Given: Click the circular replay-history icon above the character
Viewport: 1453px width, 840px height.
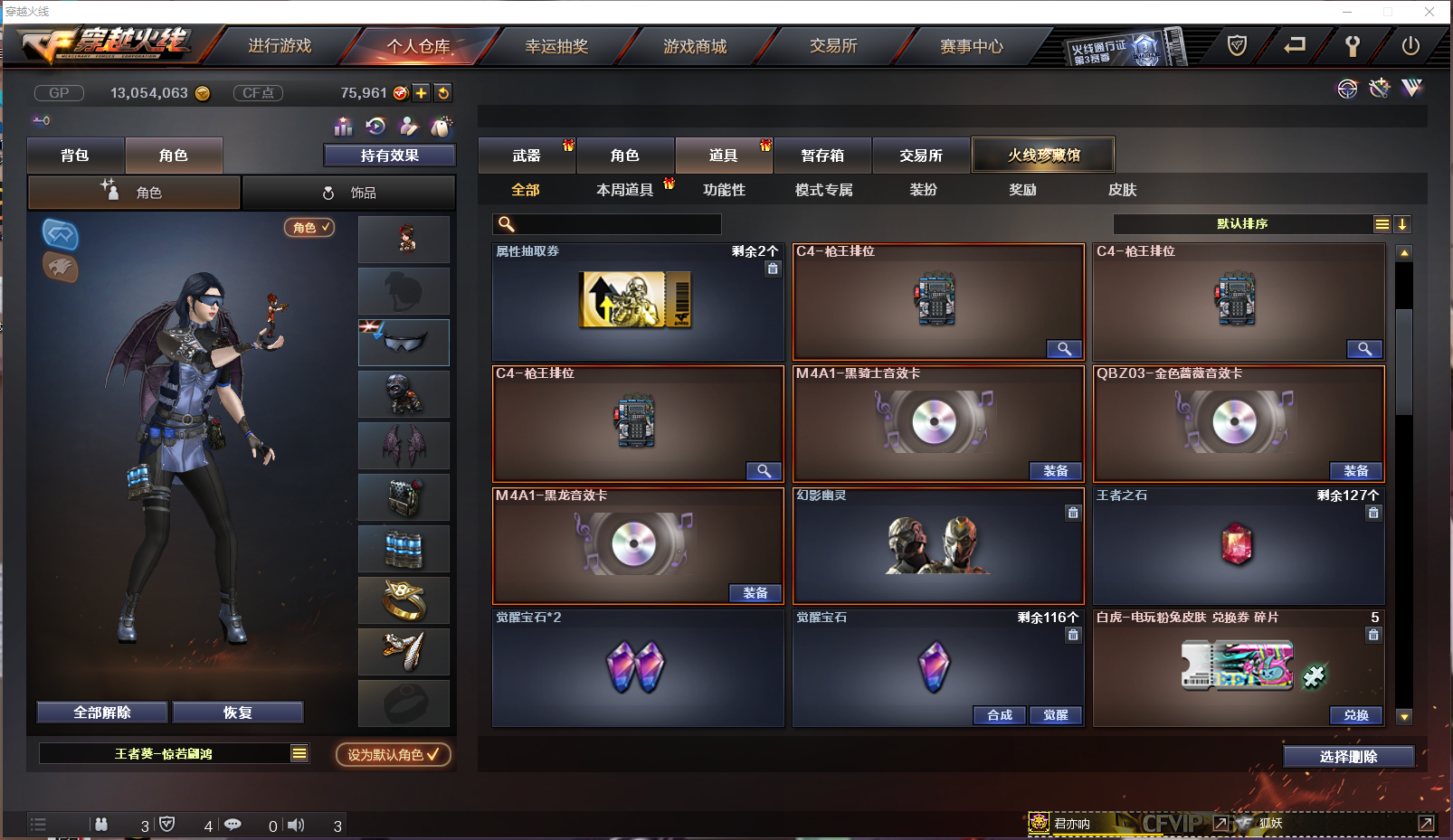Looking at the screenshot, I should point(375,127).
